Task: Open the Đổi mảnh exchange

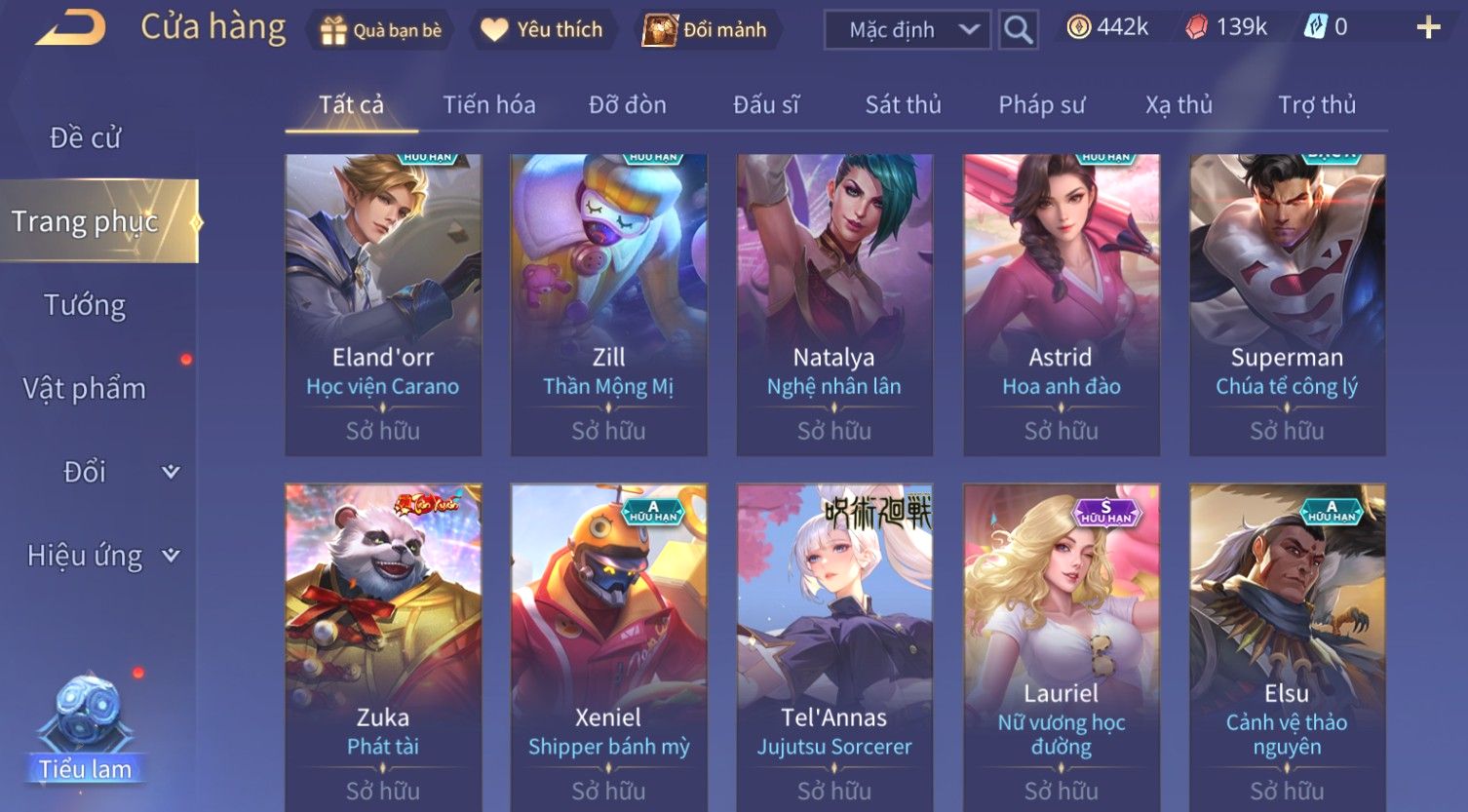Action: coord(705,30)
